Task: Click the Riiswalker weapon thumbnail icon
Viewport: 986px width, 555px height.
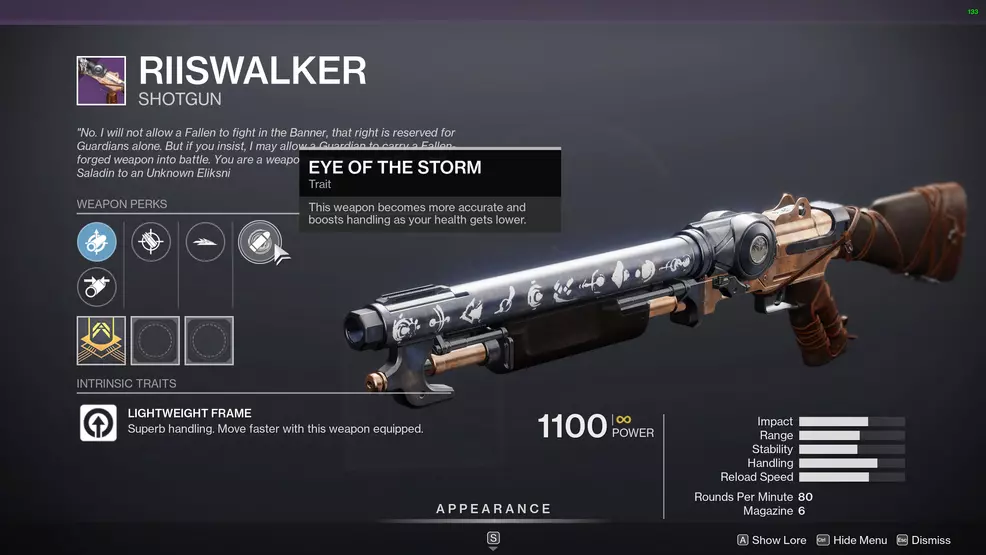Action: pyautogui.click(x=101, y=81)
